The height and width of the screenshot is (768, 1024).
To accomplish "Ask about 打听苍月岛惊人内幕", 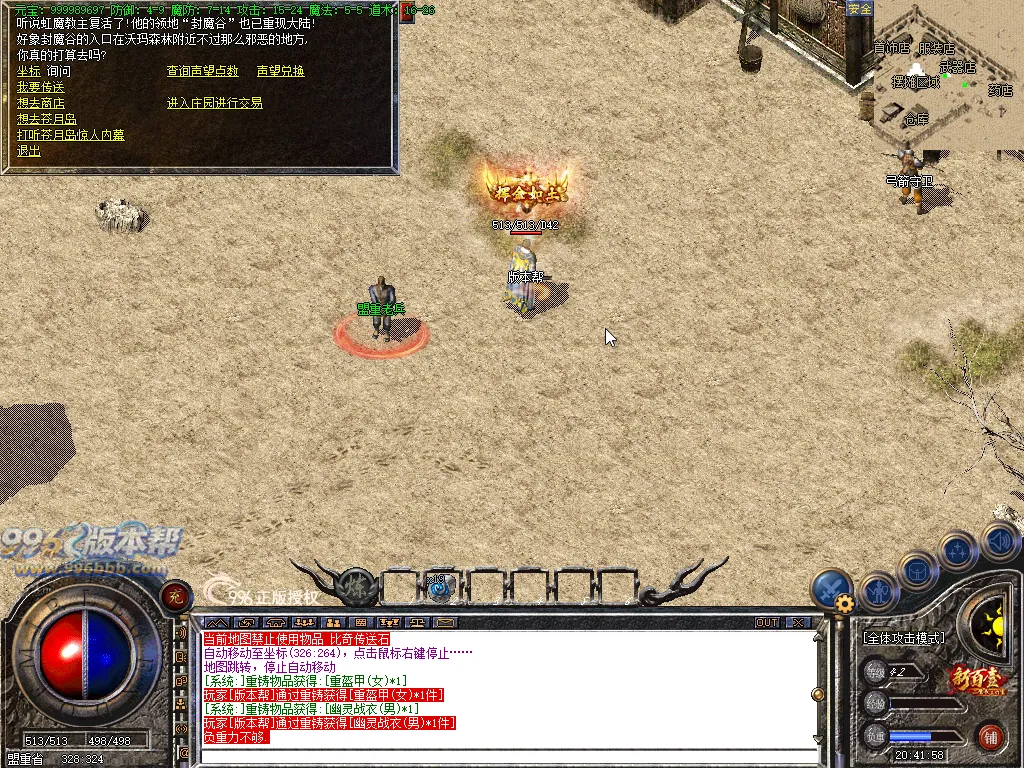I will point(70,135).
